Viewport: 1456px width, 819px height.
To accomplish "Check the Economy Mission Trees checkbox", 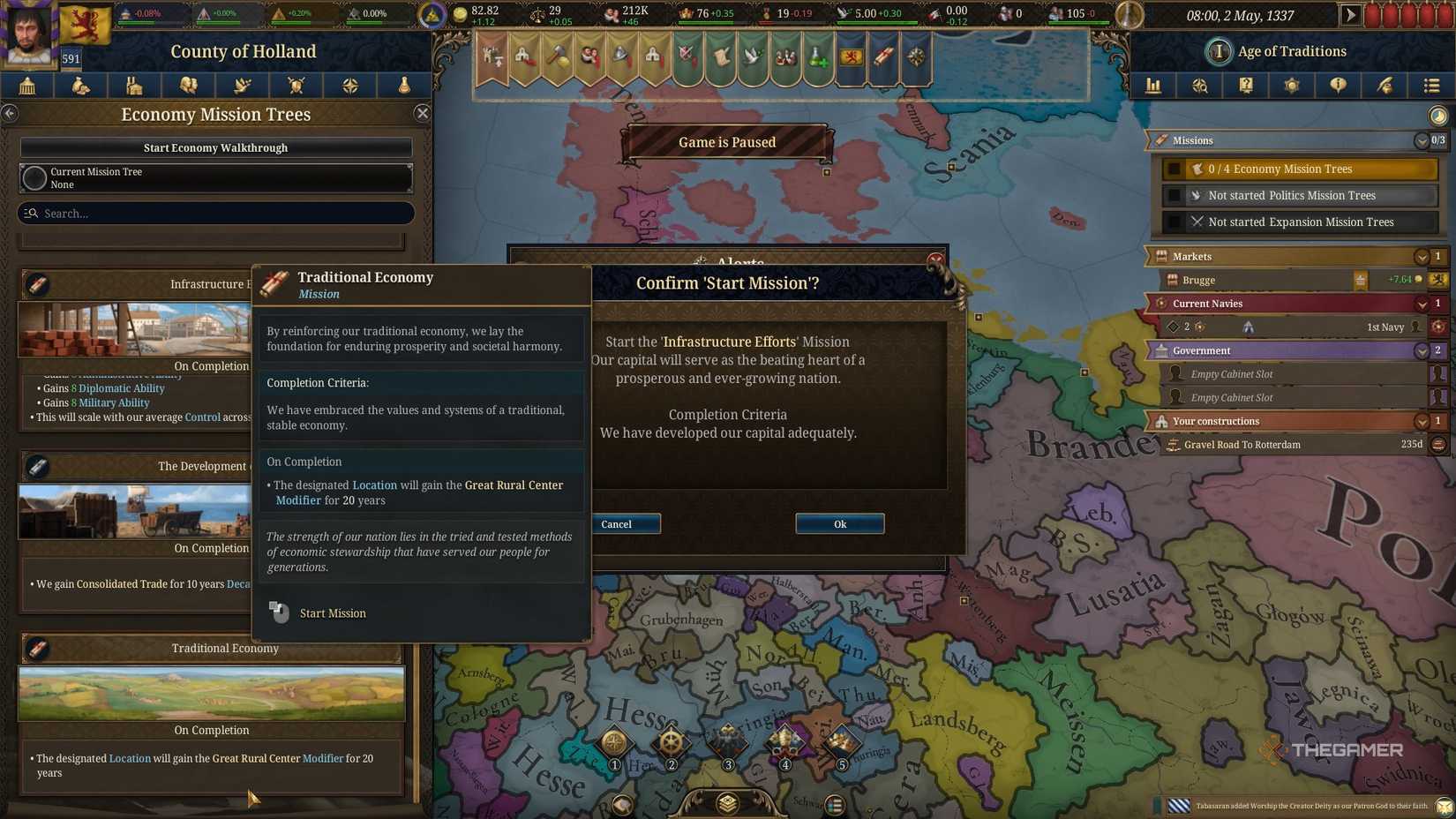I will pyautogui.click(x=1175, y=168).
